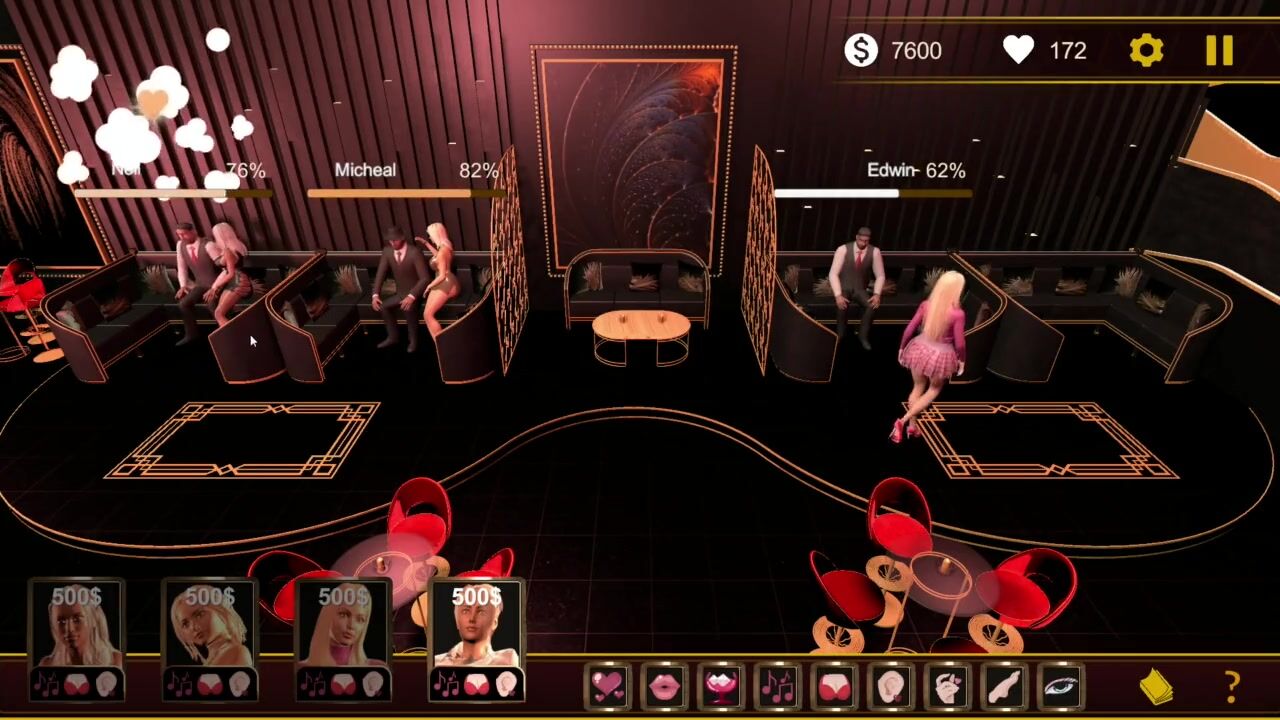
Task: Open the yellow book icon
Action: click(1156, 687)
